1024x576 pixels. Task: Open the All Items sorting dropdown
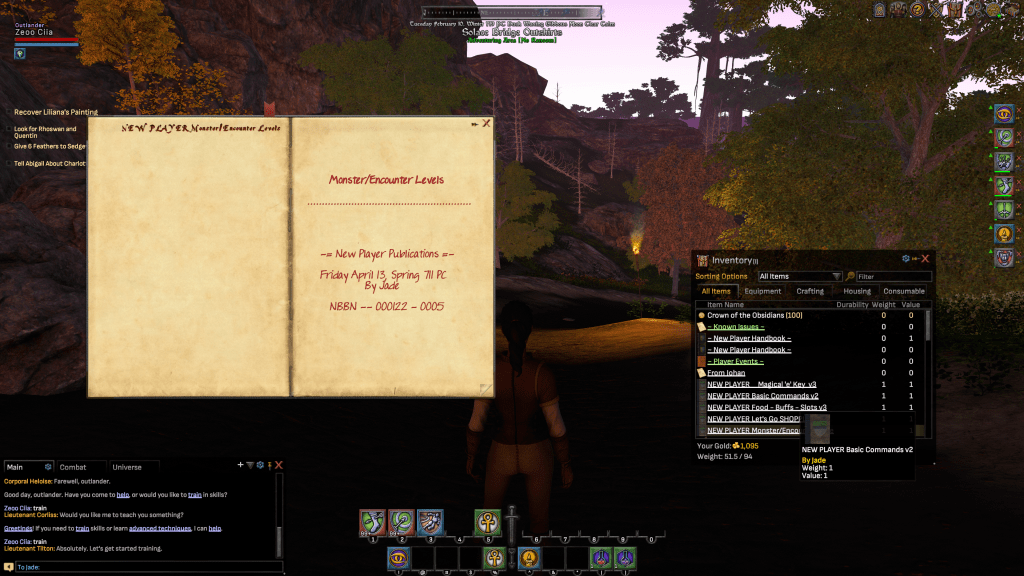pyautogui.click(x=799, y=277)
